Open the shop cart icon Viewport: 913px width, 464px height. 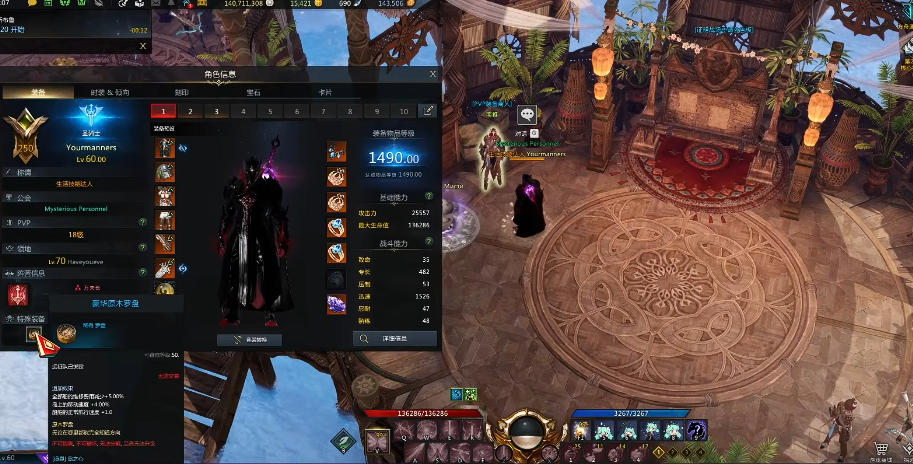coord(881,451)
